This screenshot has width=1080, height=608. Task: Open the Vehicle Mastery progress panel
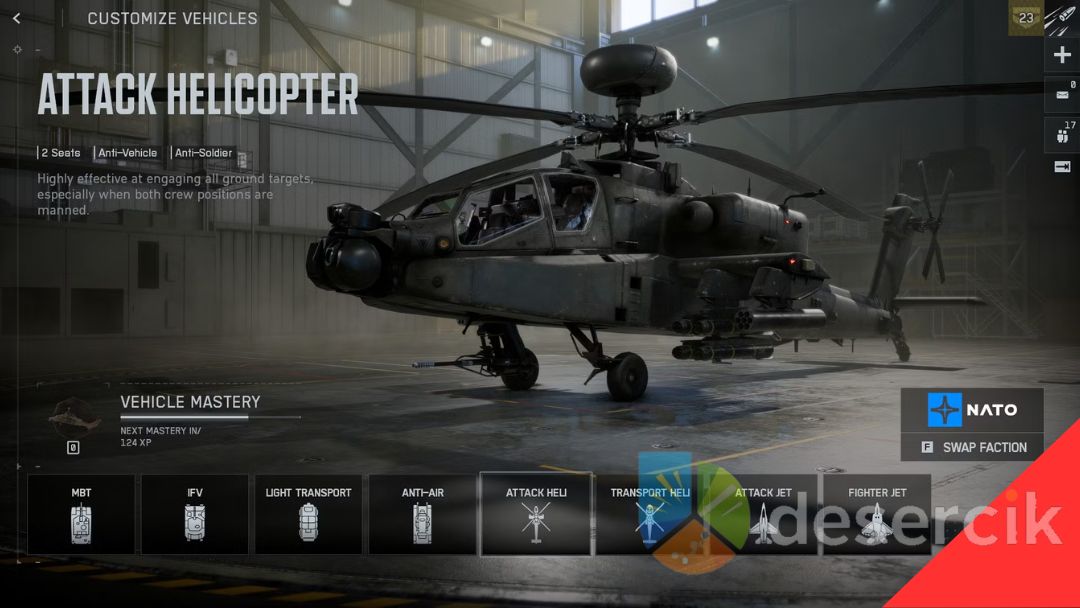[x=190, y=413]
